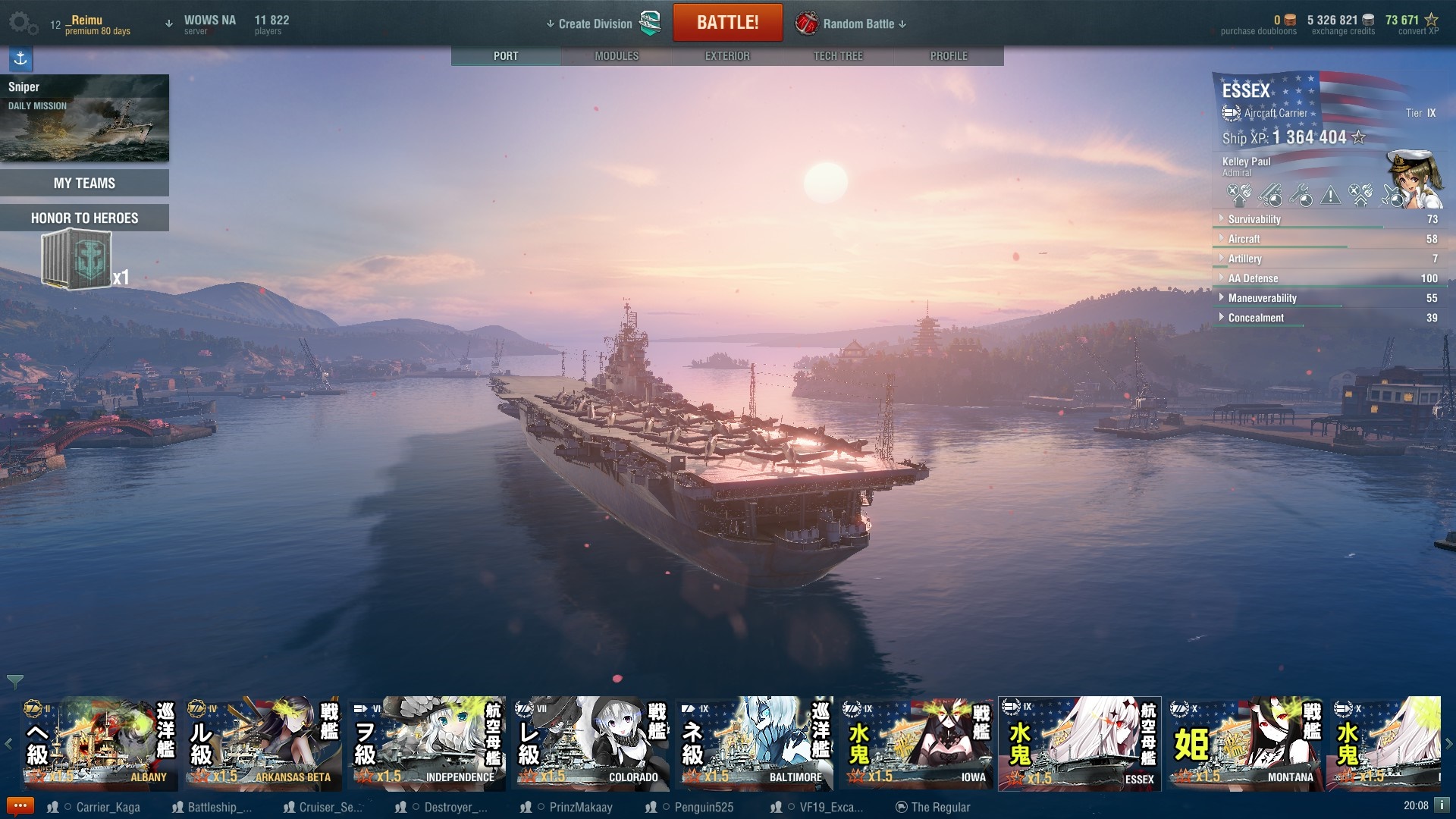Open commander Kelley Paul's portrait
The width and height of the screenshot is (1456, 819).
(1414, 179)
